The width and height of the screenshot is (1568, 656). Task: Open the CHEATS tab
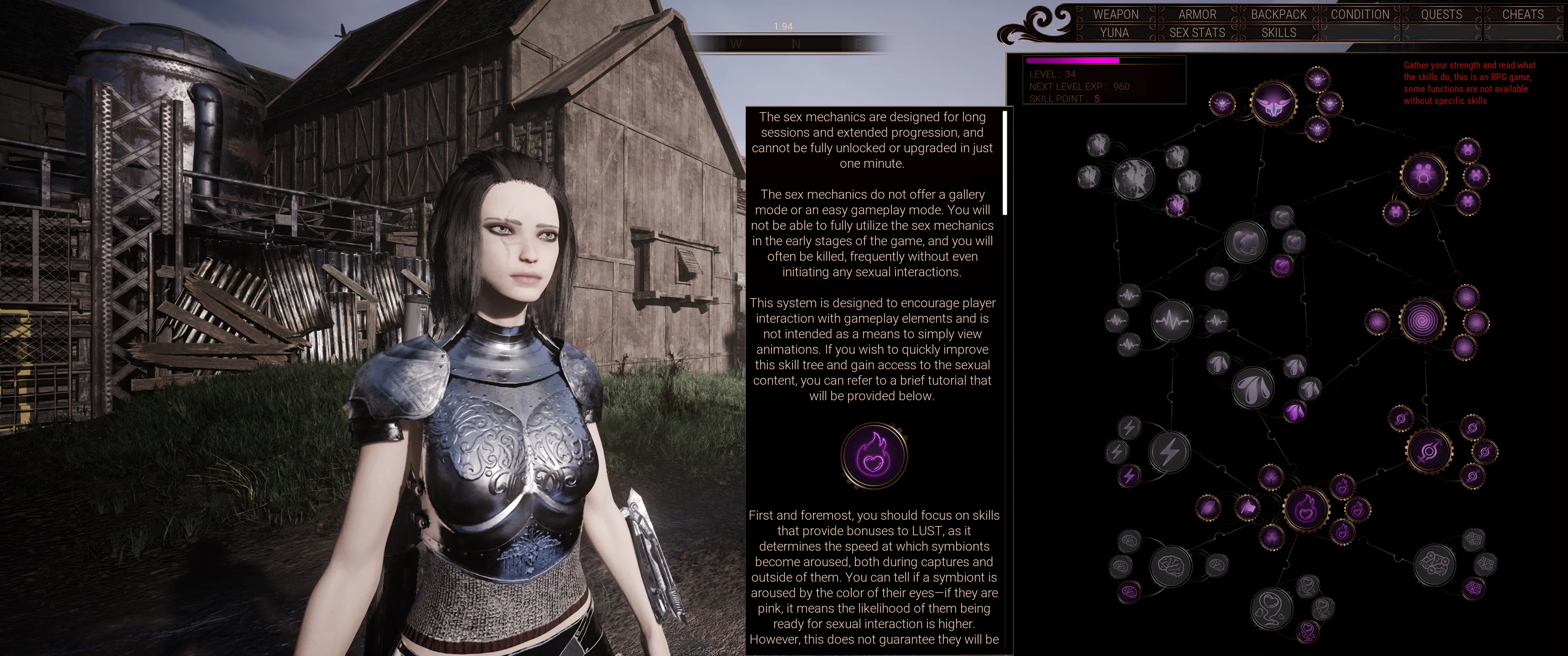coord(1522,14)
